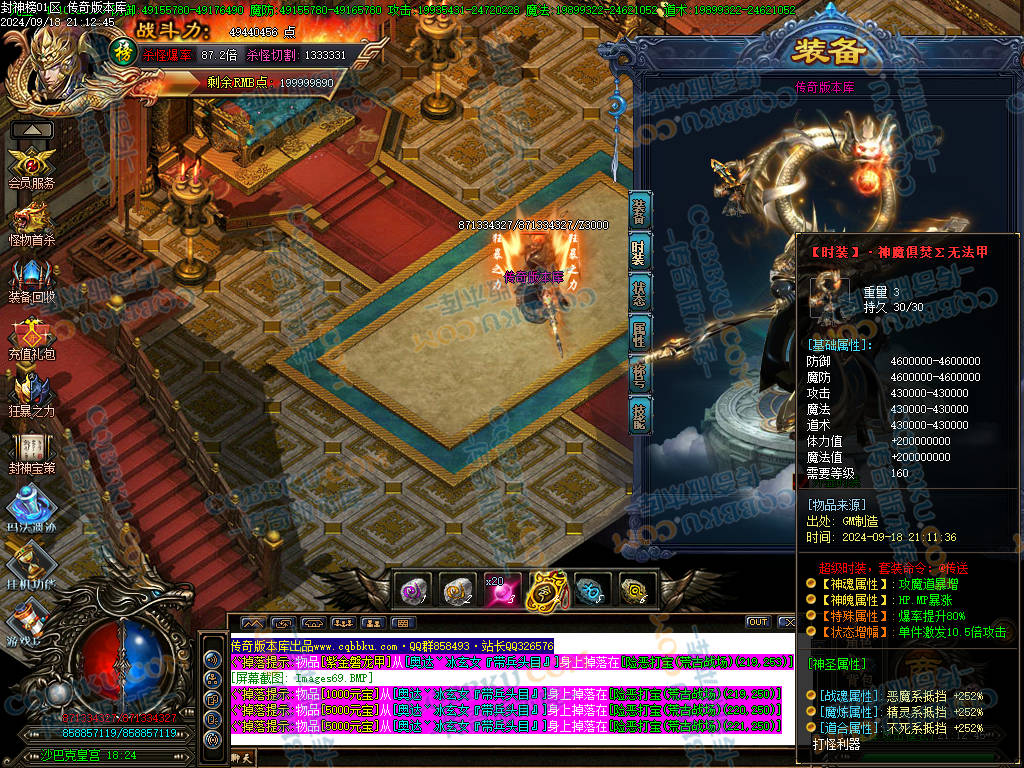Switch to the 技能 skills tab
The image size is (1024, 768).
pyautogui.click(x=638, y=413)
